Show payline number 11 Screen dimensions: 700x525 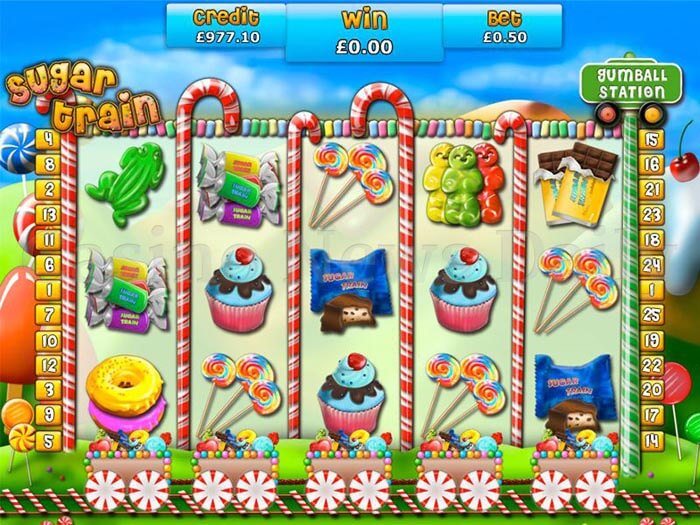pyautogui.click(x=46, y=238)
